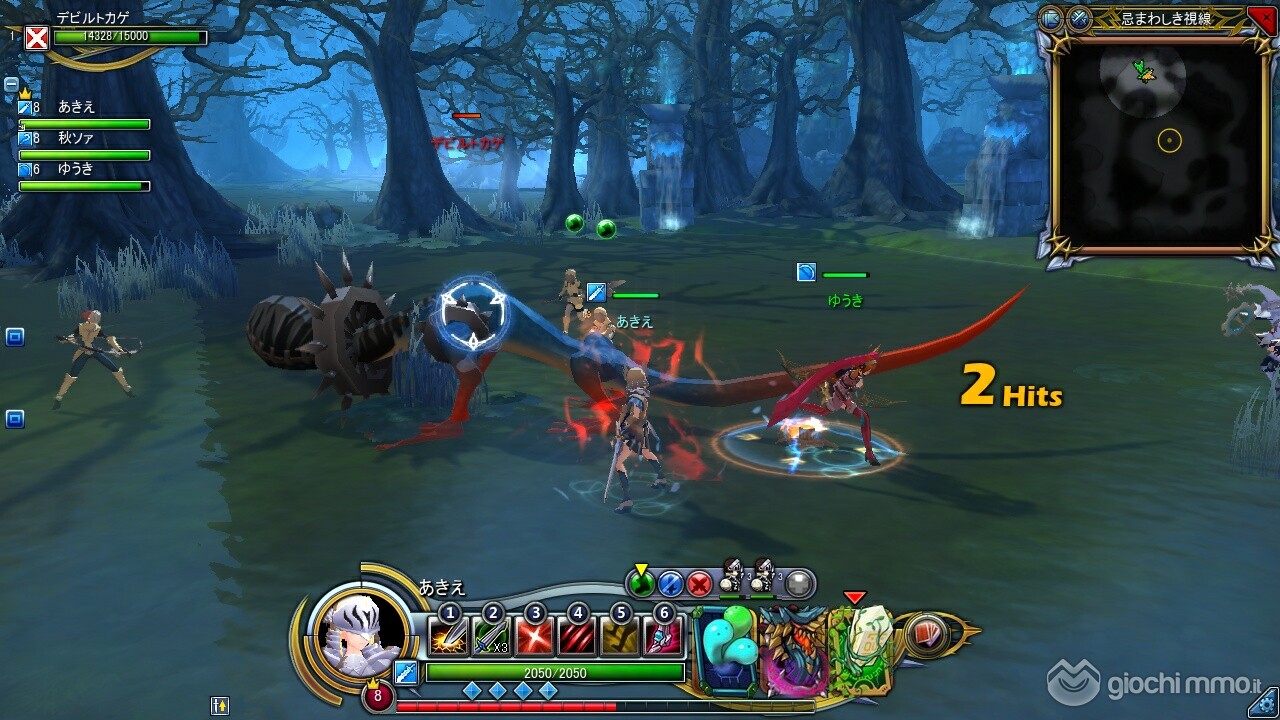
Task: Open the card deck round button
Action: tap(927, 636)
